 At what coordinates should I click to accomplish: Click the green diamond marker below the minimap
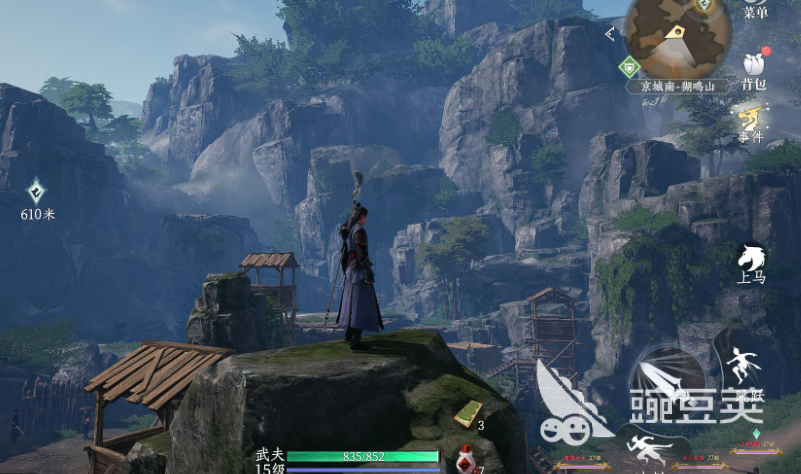point(628,68)
